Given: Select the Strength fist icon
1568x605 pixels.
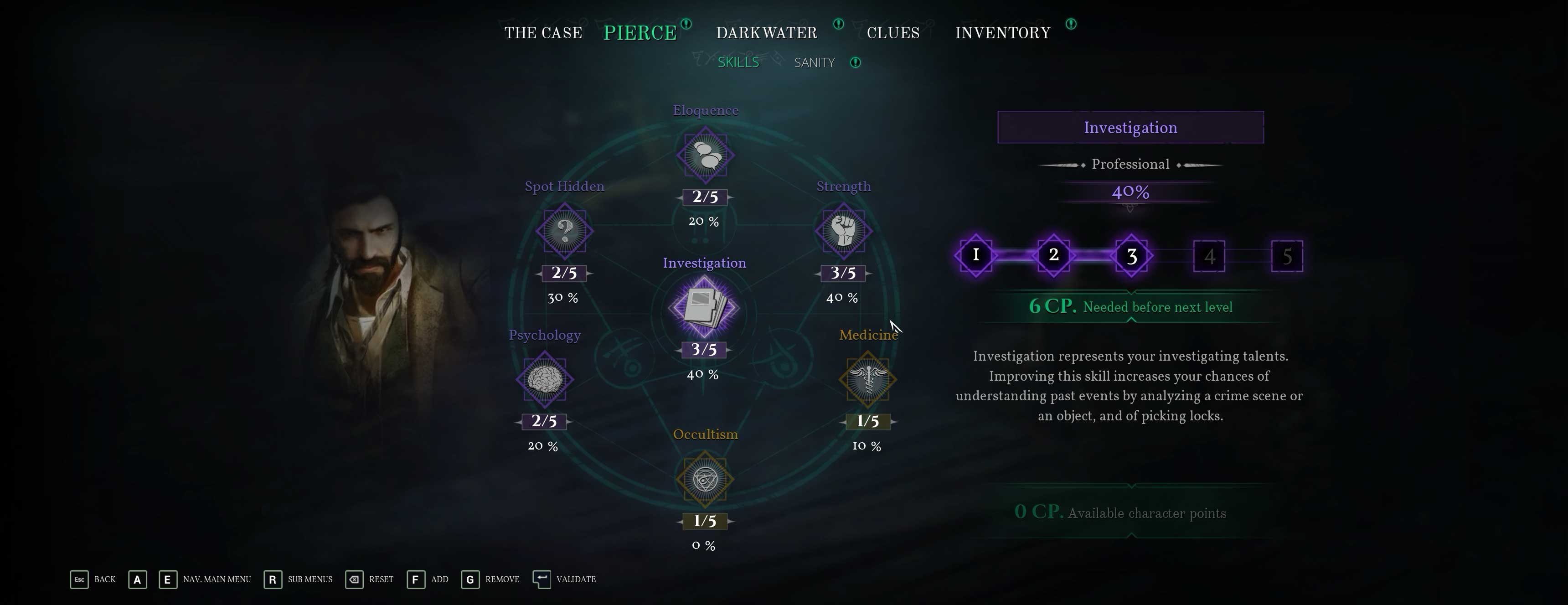Looking at the screenshot, I should 843,231.
